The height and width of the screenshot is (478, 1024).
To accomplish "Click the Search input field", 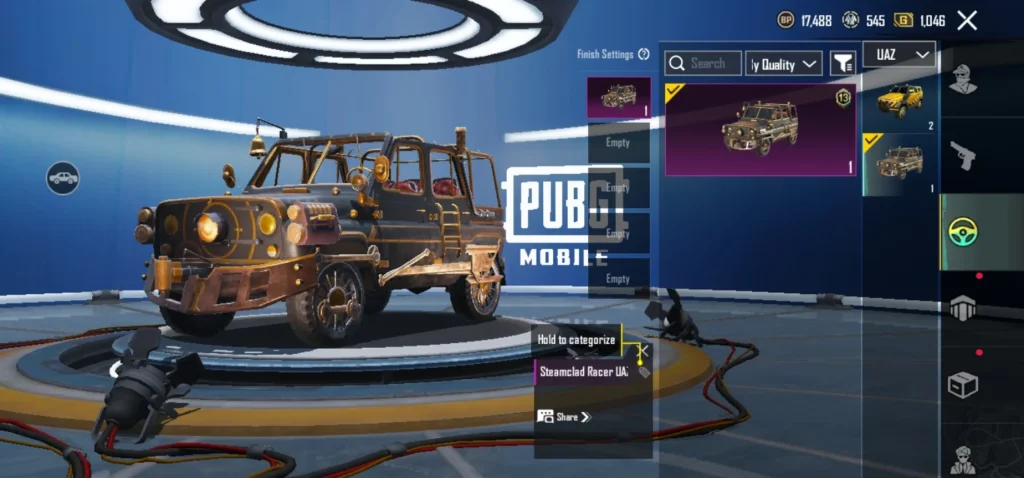I will click(x=704, y=64).
